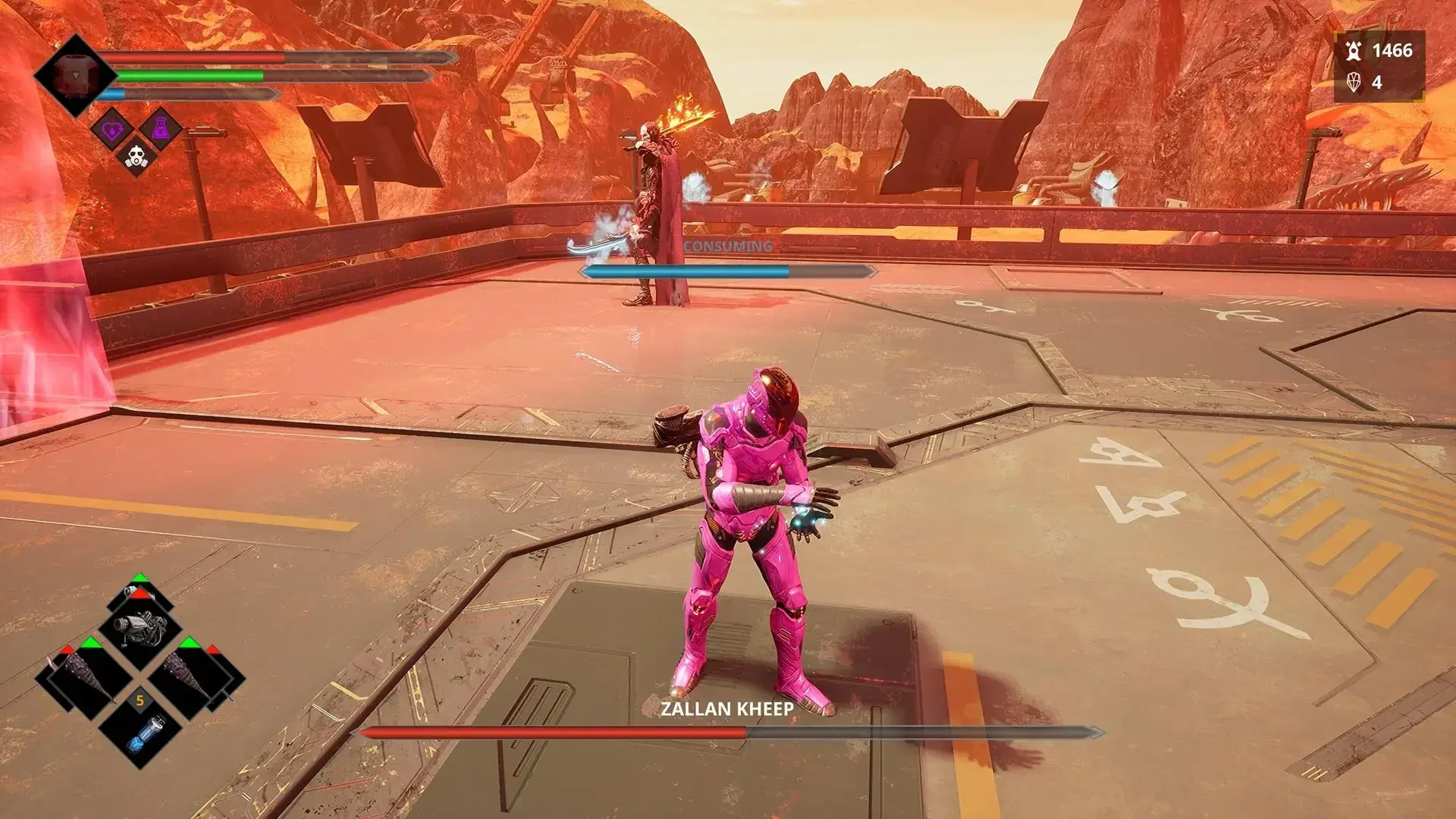1456x819 pixels.
Task: Select the gas mask status effect icon
Action: 135,155
